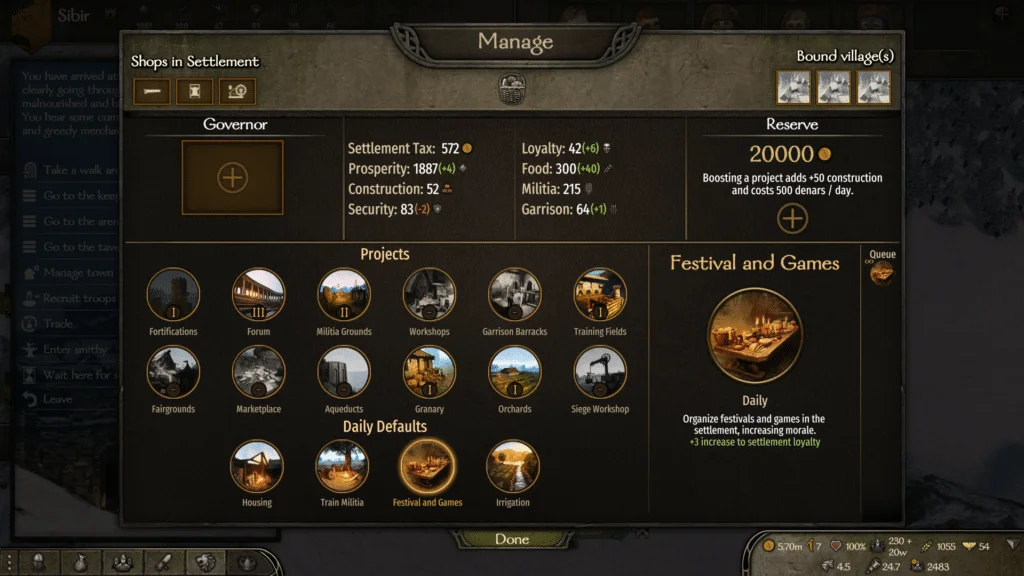Choose the Forum project

pyautogui.click(x=258, y=295)
